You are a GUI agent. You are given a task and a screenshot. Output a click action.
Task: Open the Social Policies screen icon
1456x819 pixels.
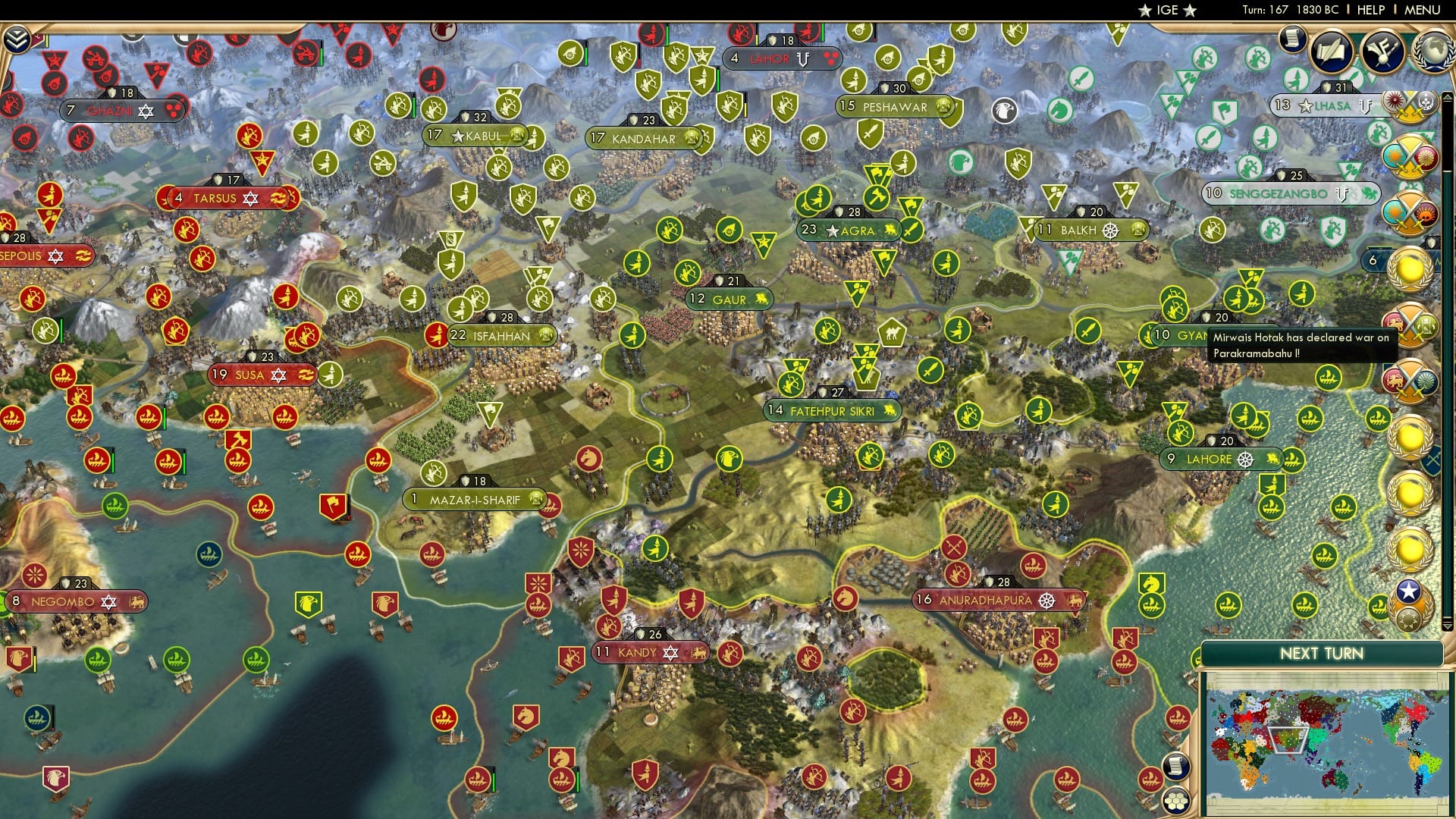1330,51
